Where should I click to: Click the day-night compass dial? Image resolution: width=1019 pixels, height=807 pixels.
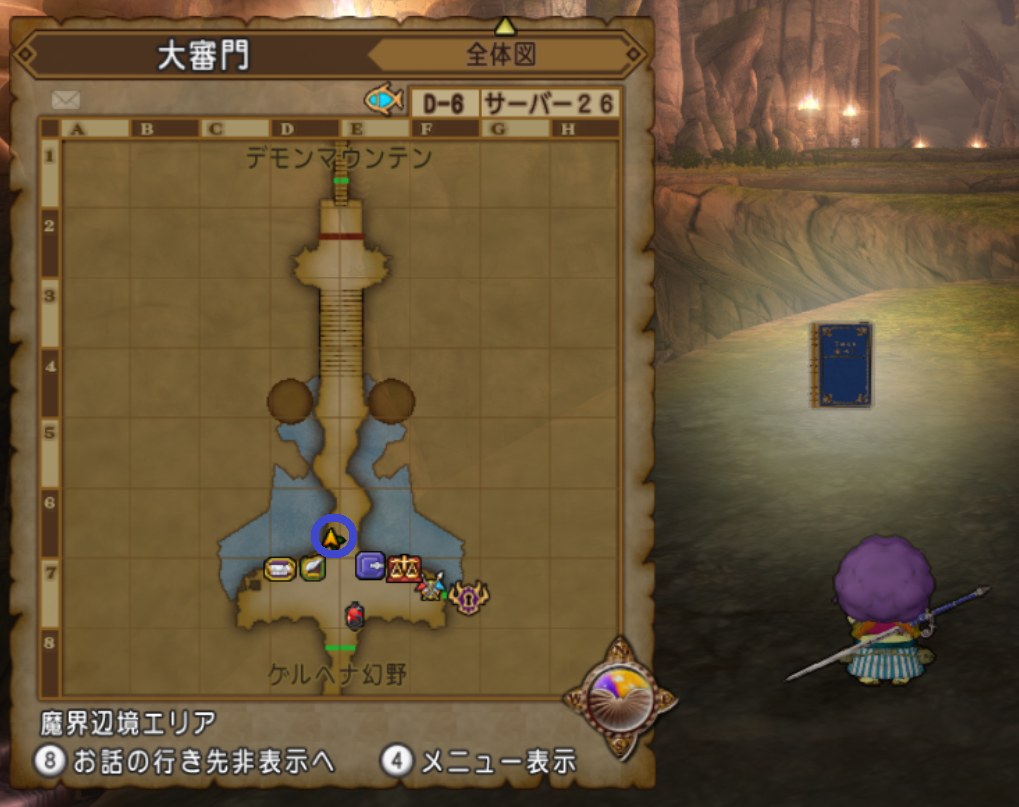618,693
